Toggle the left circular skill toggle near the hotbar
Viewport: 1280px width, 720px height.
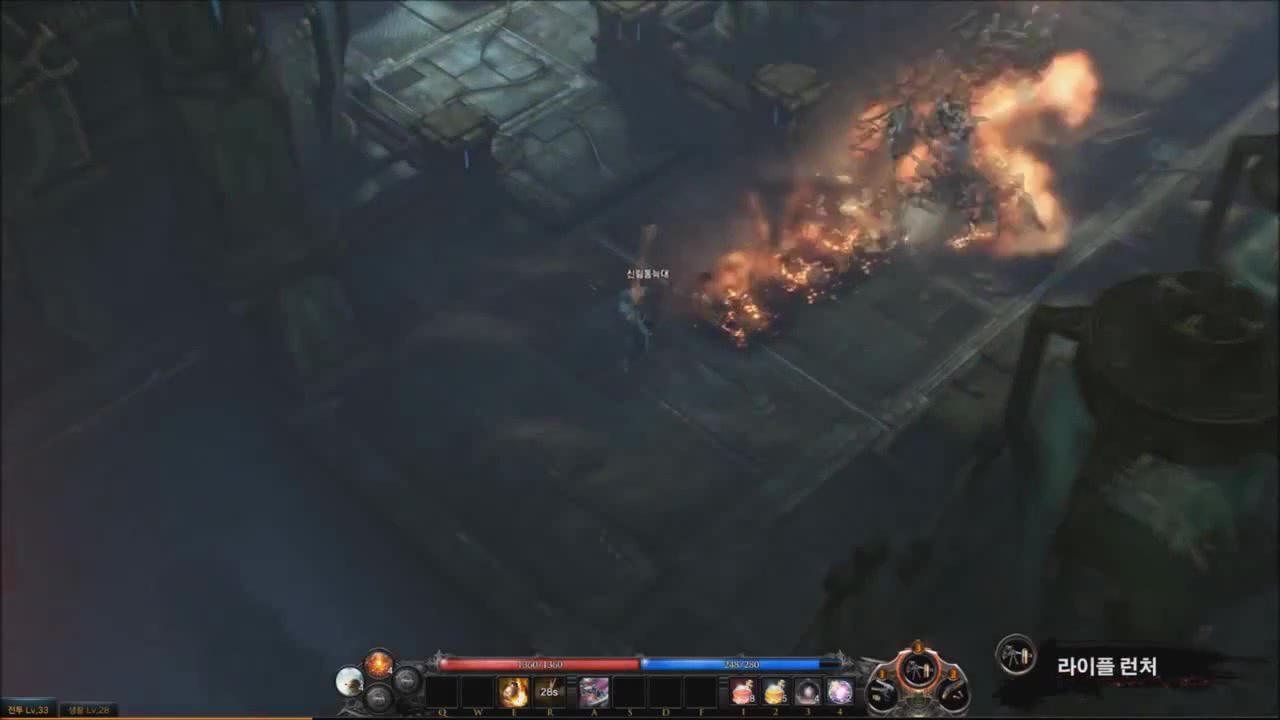pos(378,698)
